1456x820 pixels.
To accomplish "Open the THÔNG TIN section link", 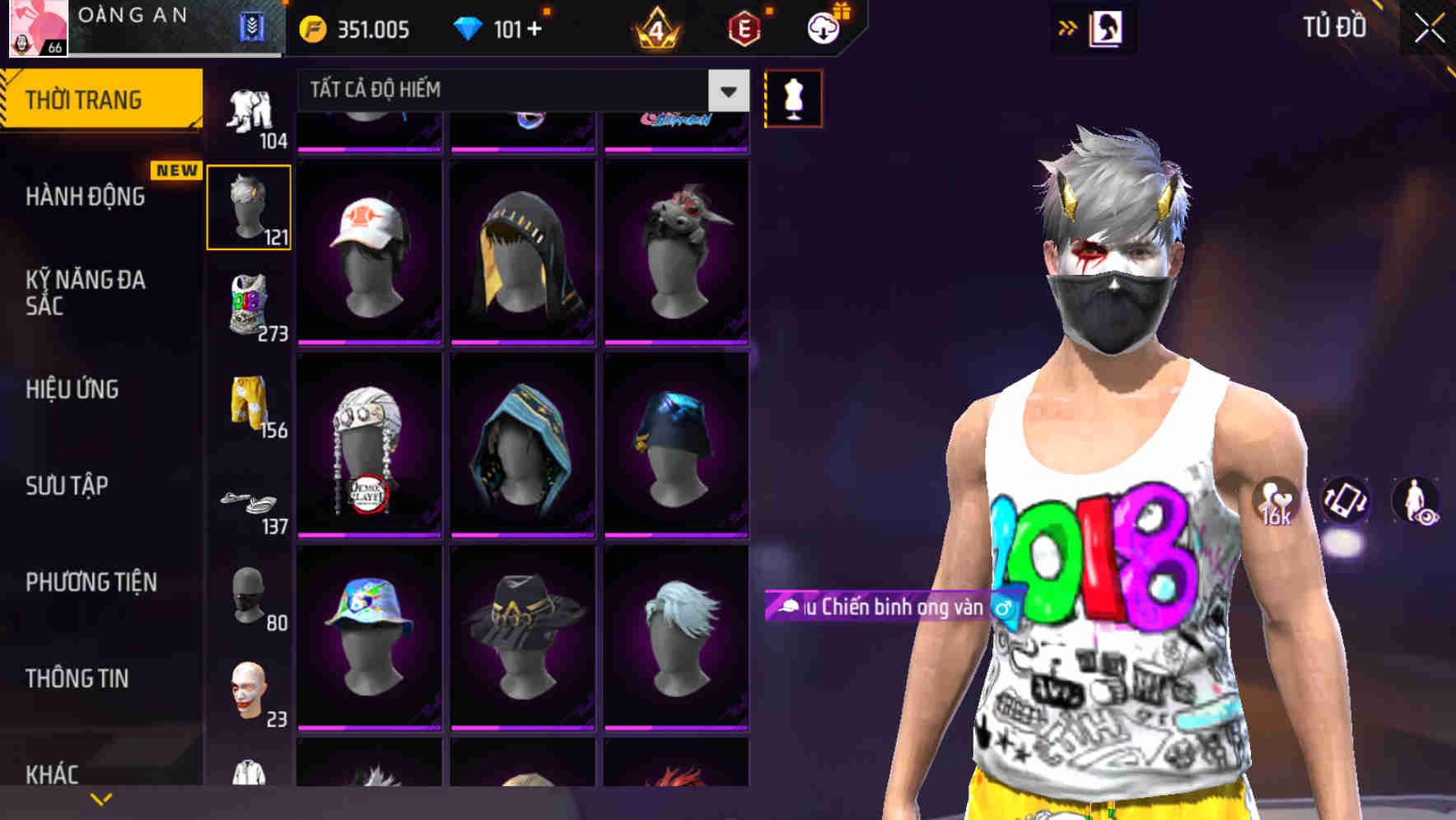I will tap(77, 678).
